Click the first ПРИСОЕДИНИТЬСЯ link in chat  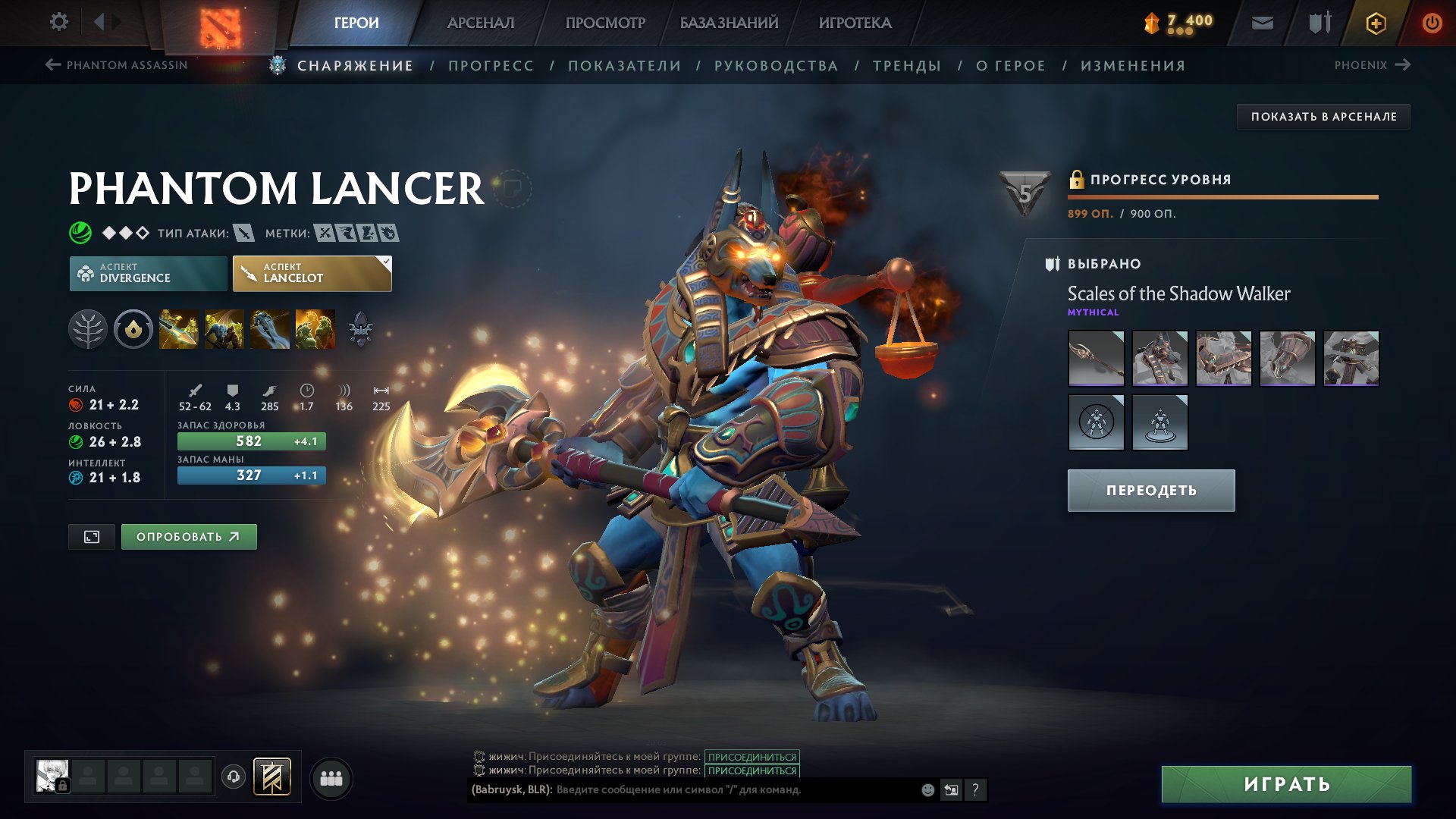(752, 755)
